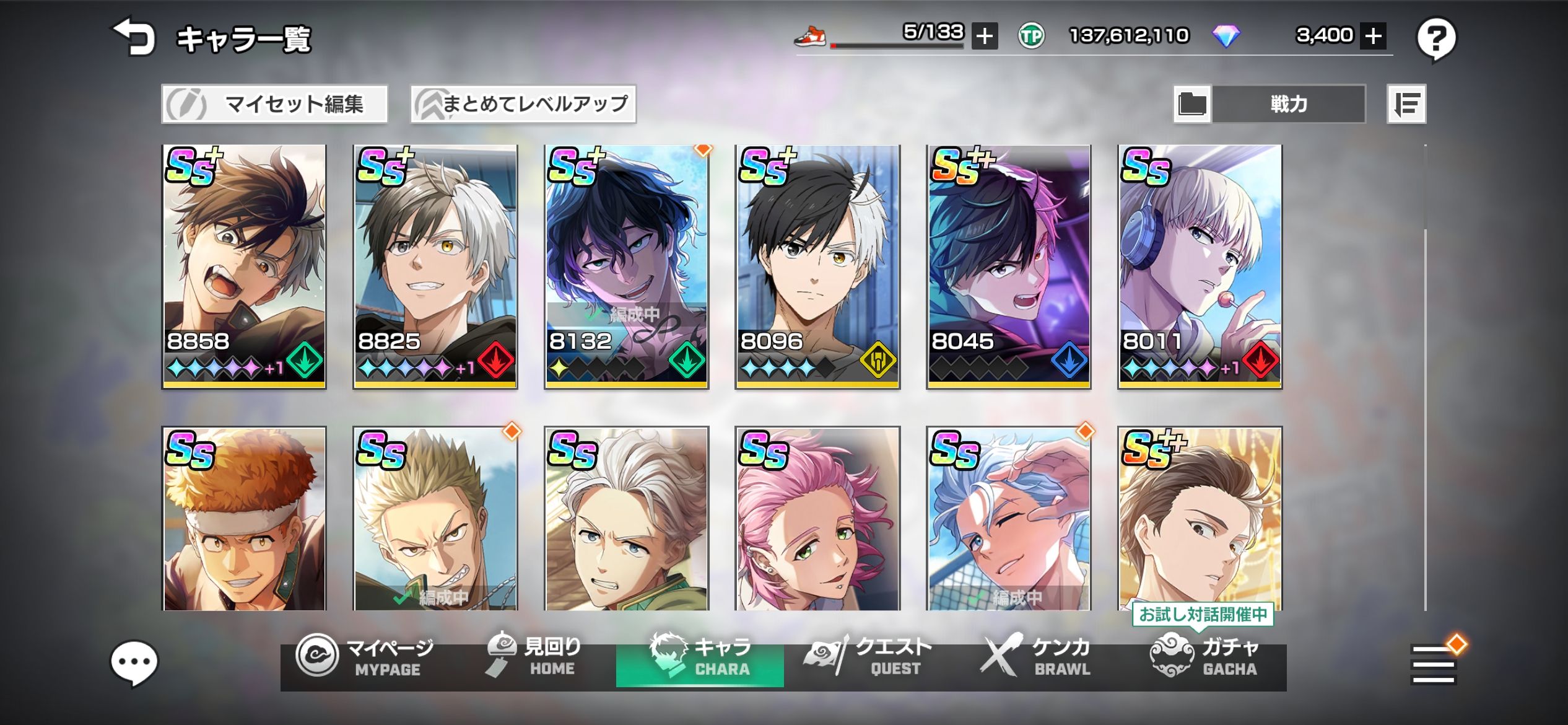Go back using the return arrow
The height and width of the screenshot is (725, 1568).
click(x=133, y=37)
